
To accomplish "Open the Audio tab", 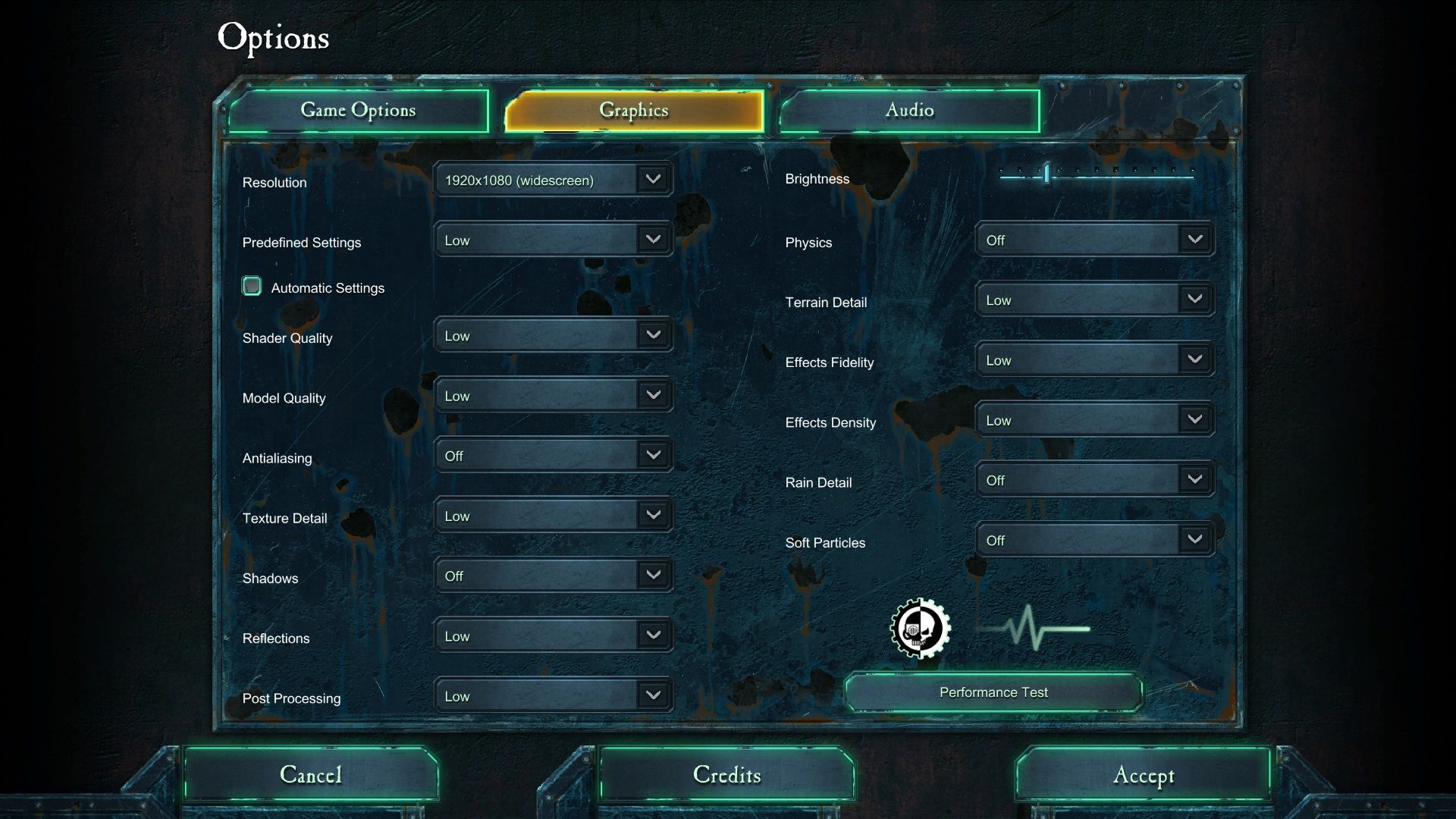I will (909, 111).
